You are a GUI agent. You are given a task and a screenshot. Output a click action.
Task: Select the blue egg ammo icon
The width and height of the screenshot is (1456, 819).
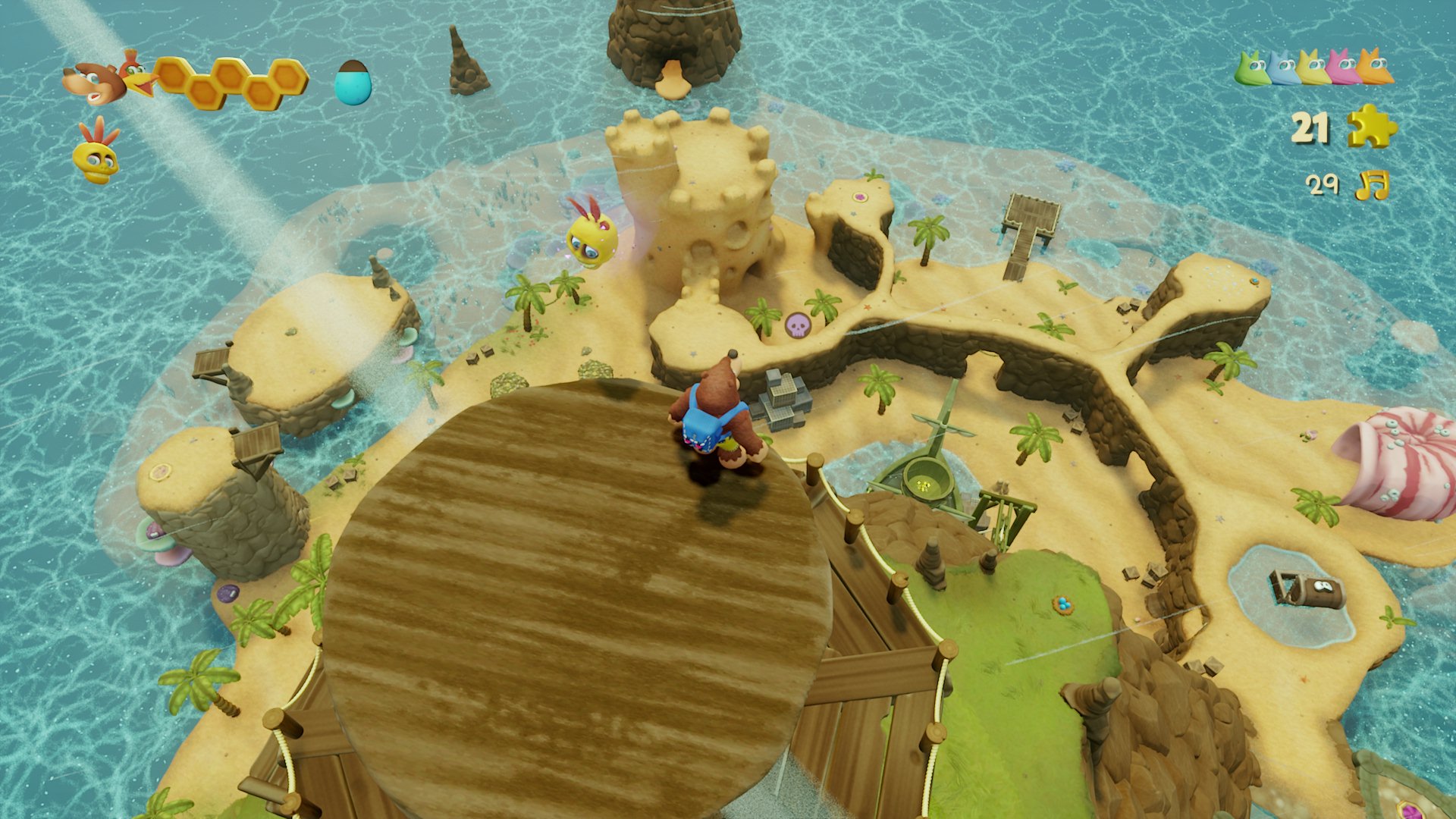[x=353, y=81]
